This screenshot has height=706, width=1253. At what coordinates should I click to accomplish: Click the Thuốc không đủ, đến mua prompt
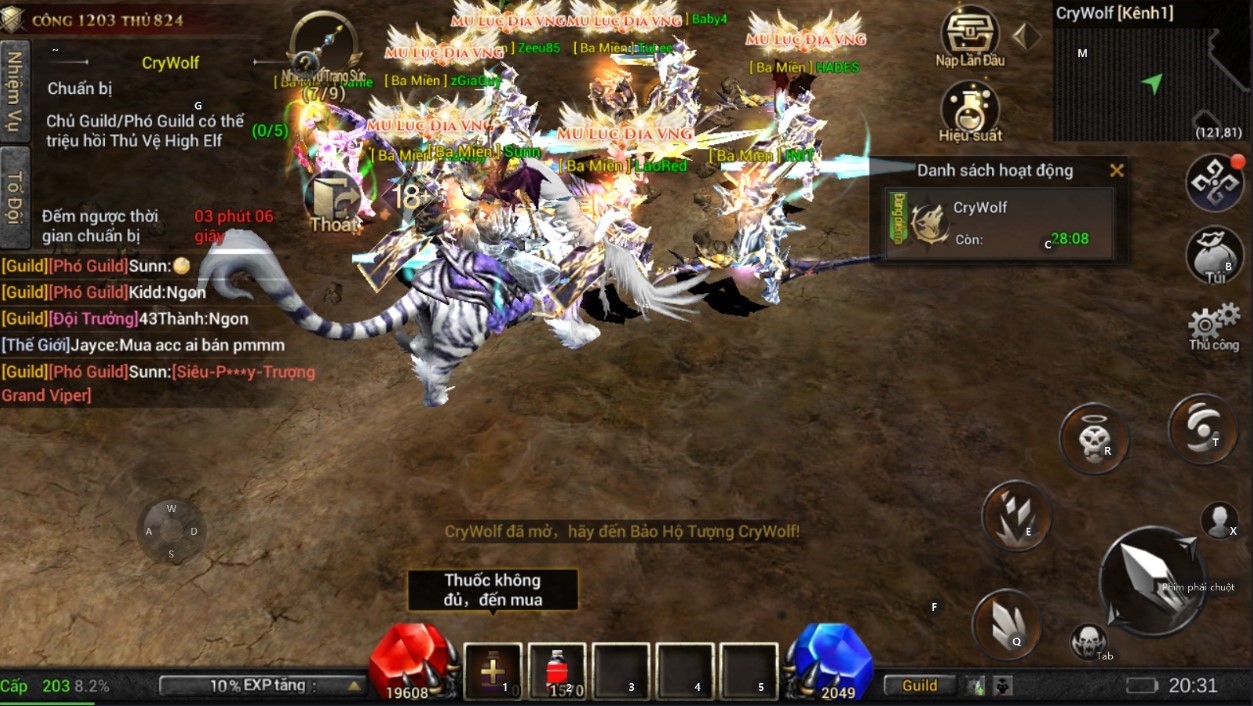coord(492,589)
